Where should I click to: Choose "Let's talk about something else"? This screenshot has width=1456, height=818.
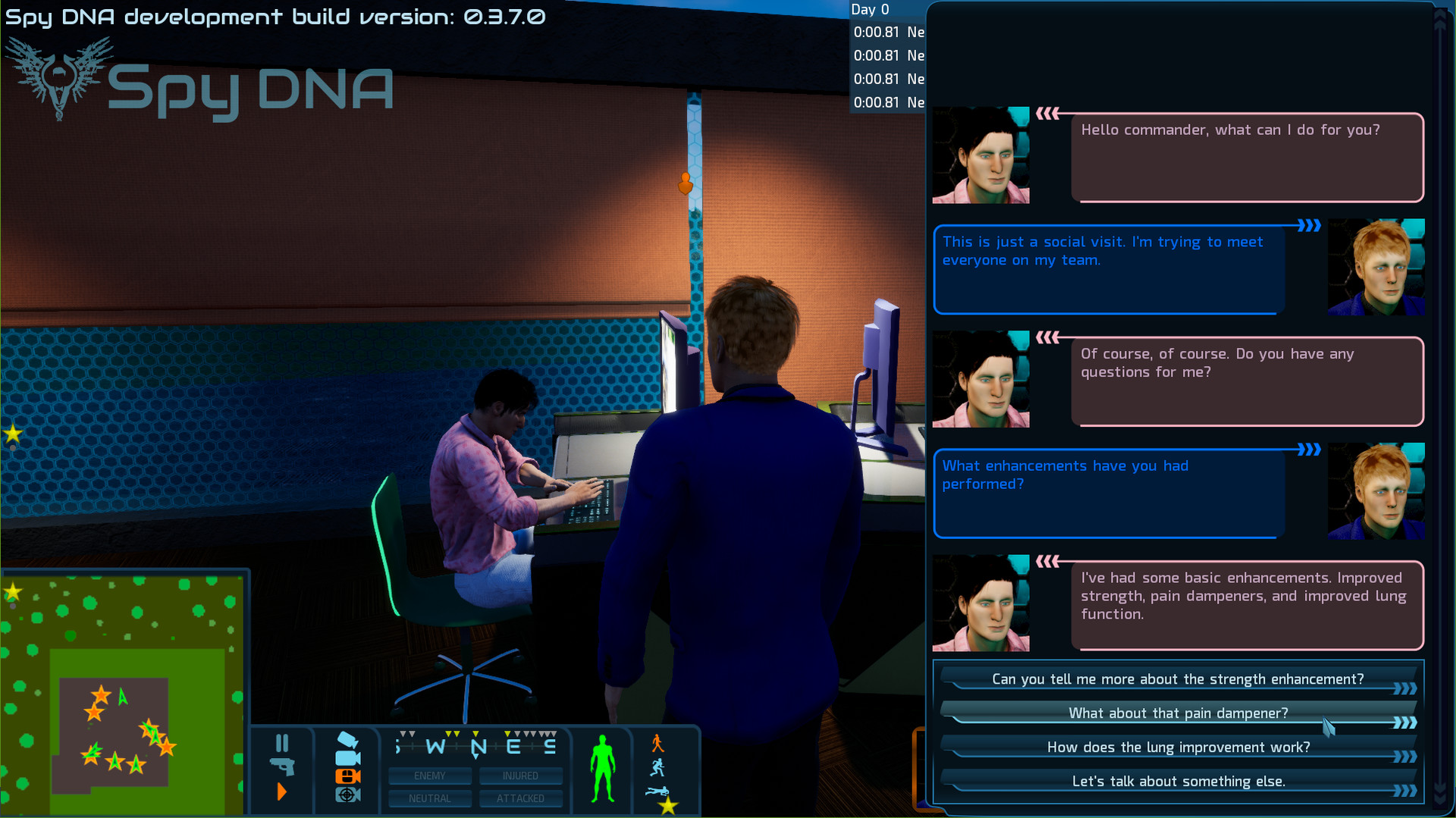point(1178,781)
